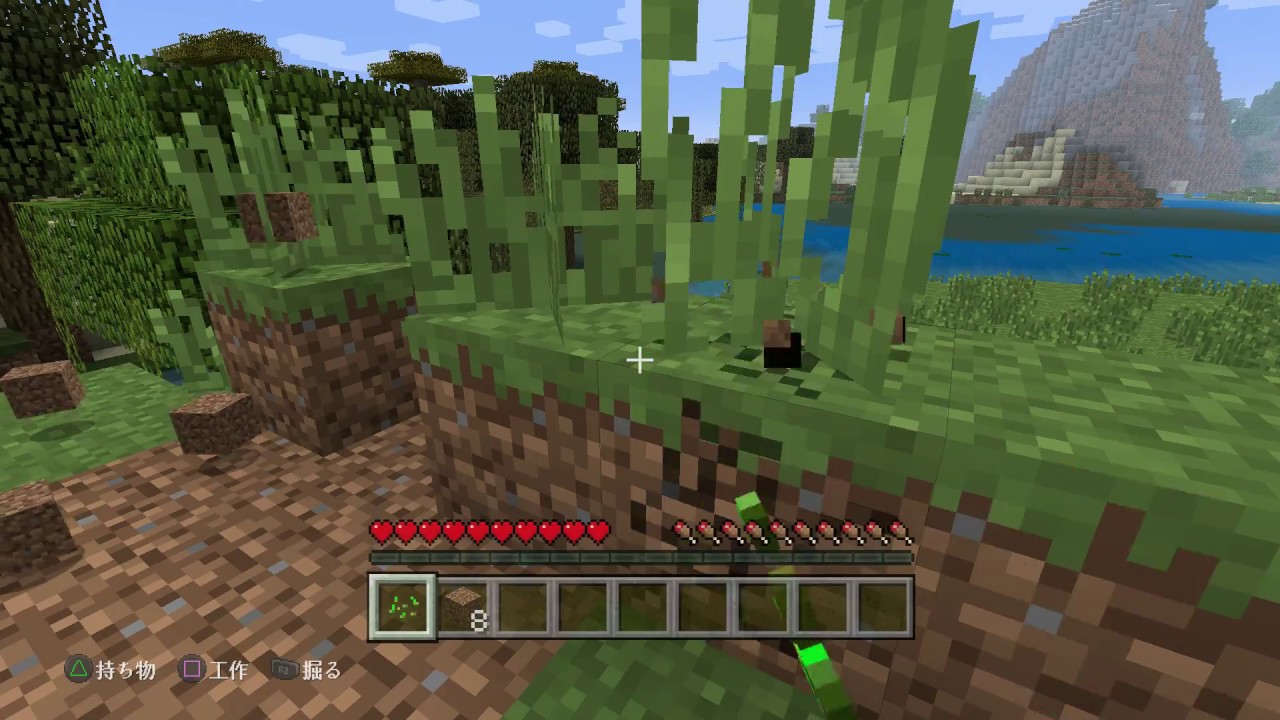Click the last hotbar slot on the right
This screenshot has width=1280, height=720.
pos(882,603)
